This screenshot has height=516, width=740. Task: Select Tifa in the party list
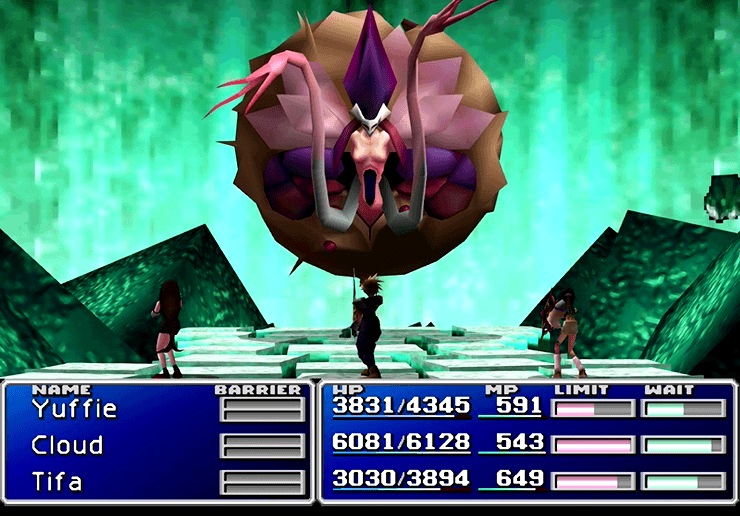[x=56, y=481]
